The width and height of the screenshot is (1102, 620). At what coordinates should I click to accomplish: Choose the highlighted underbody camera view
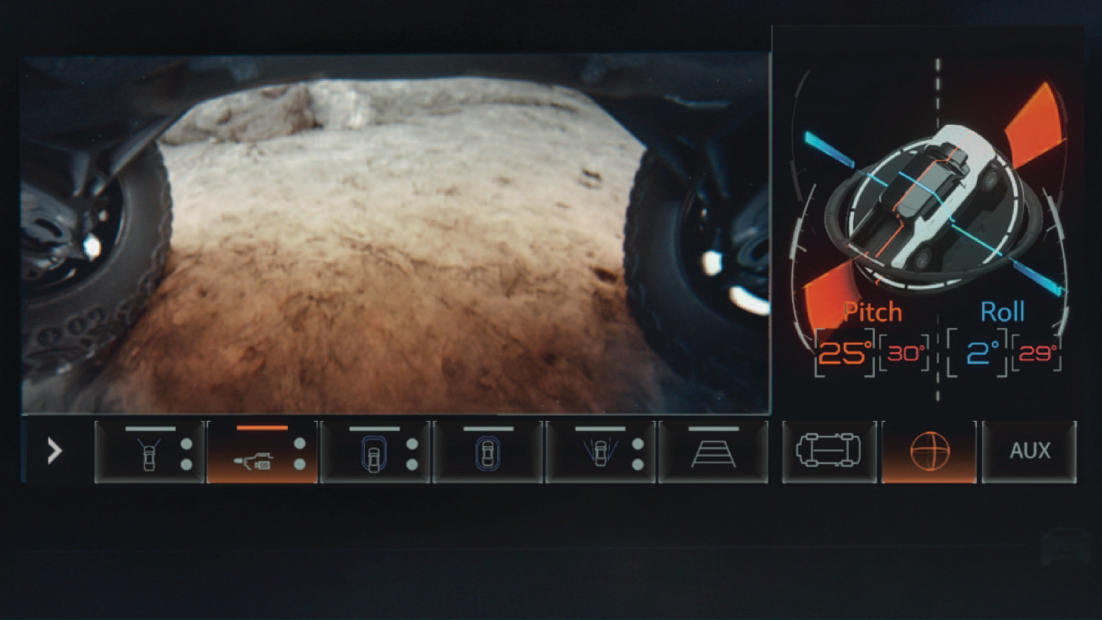262,452
